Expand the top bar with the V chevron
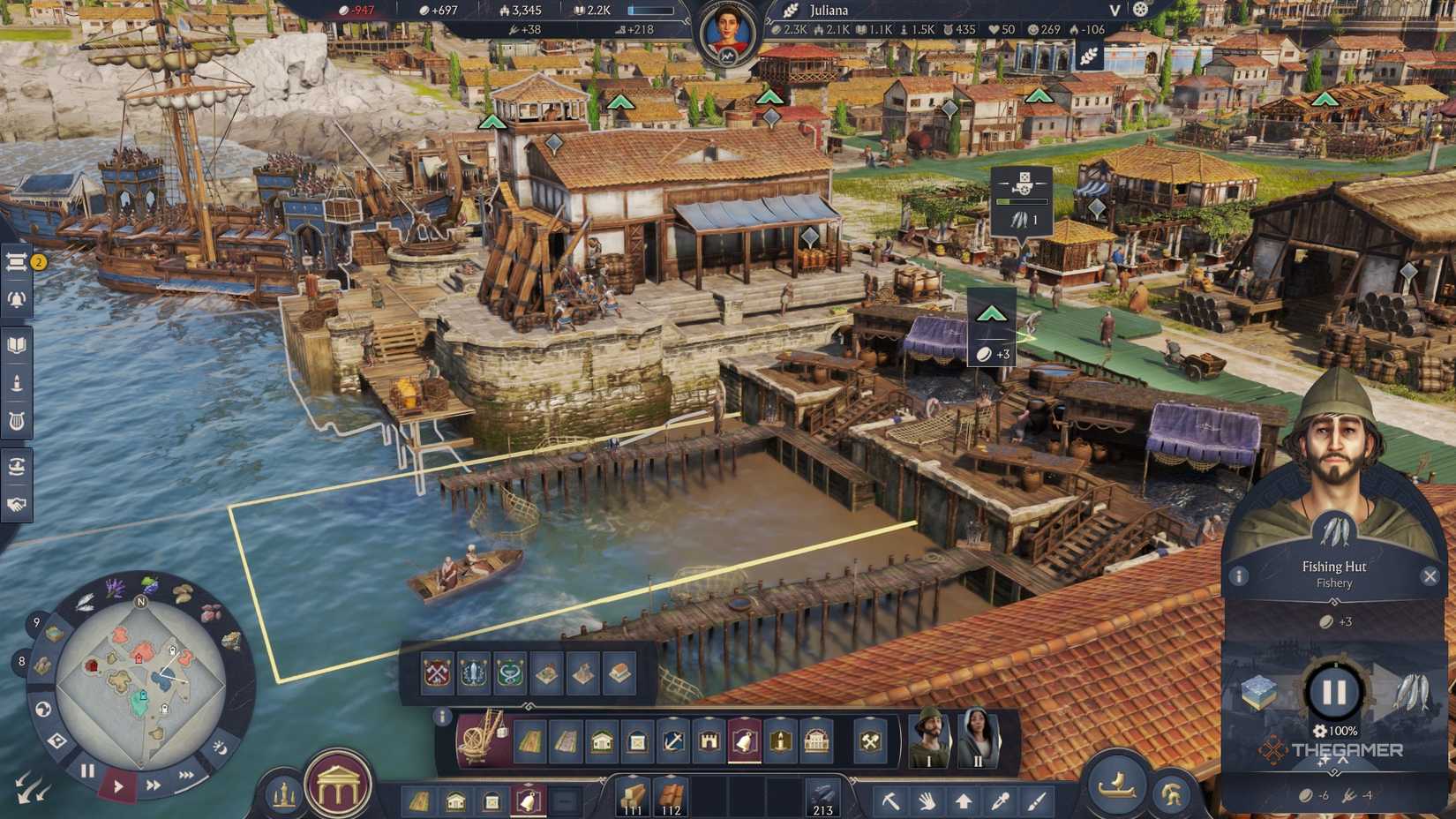Image resolution: width=1456 pixels, height=819 pixels. pyautogui.click(x=1115, y=11)
